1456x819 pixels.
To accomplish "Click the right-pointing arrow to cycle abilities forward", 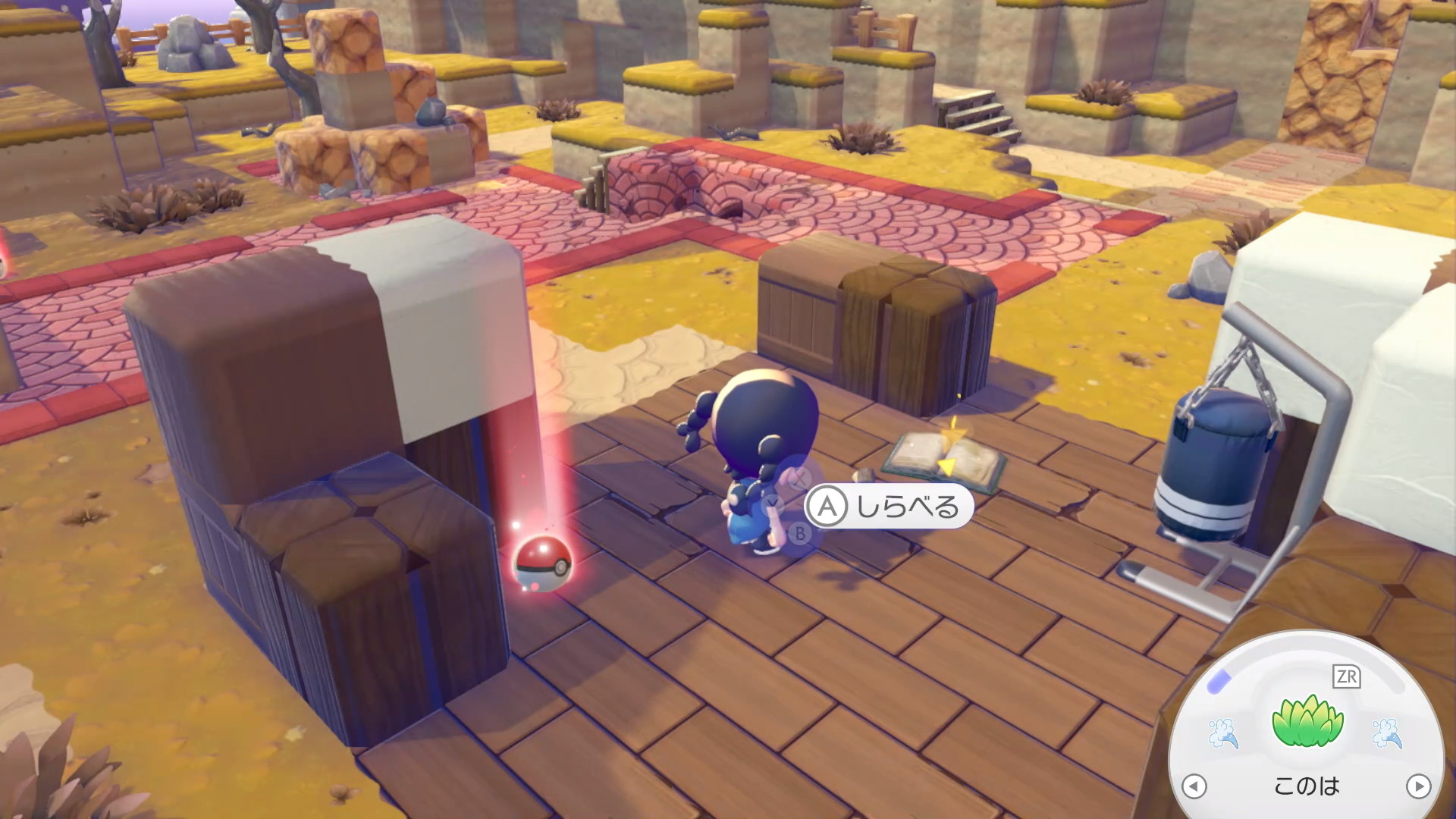I will [1418, 786].
